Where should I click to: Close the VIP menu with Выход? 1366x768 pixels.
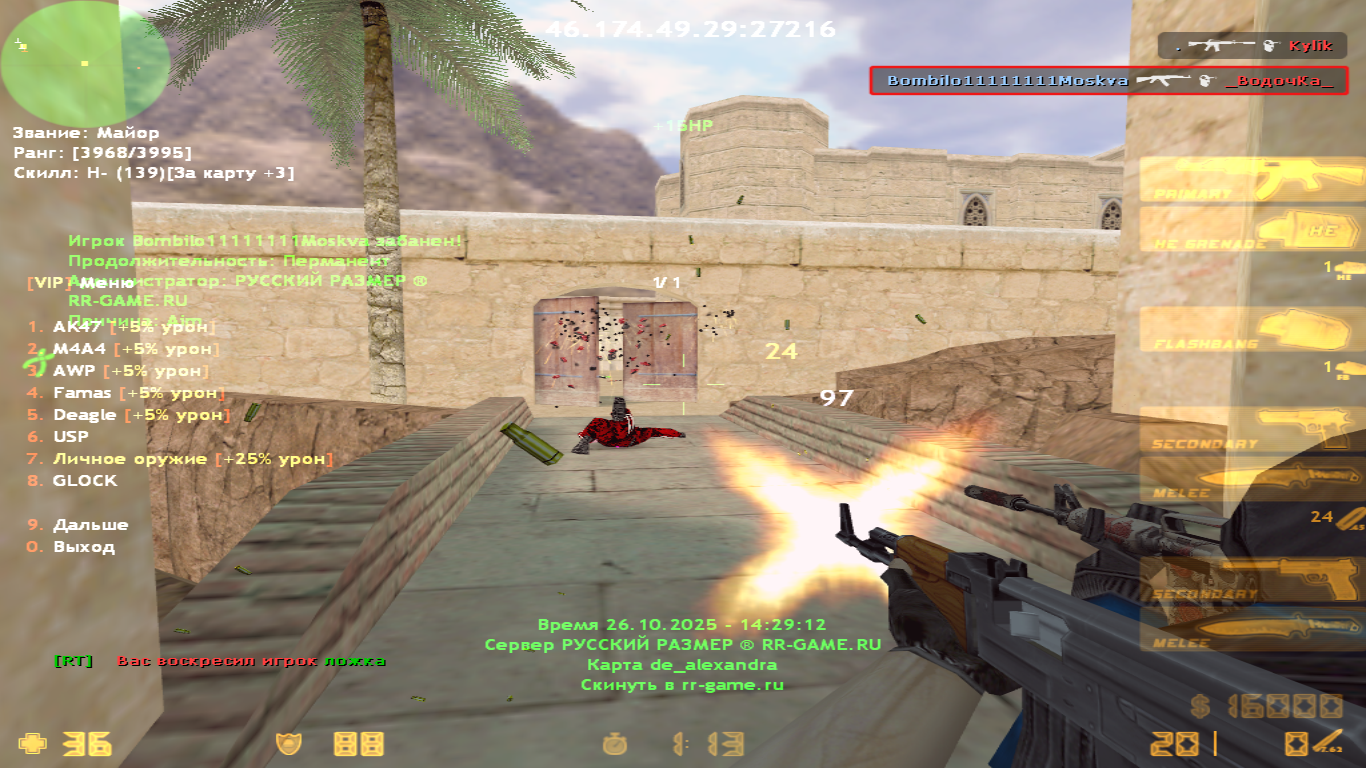coord(83,547)
